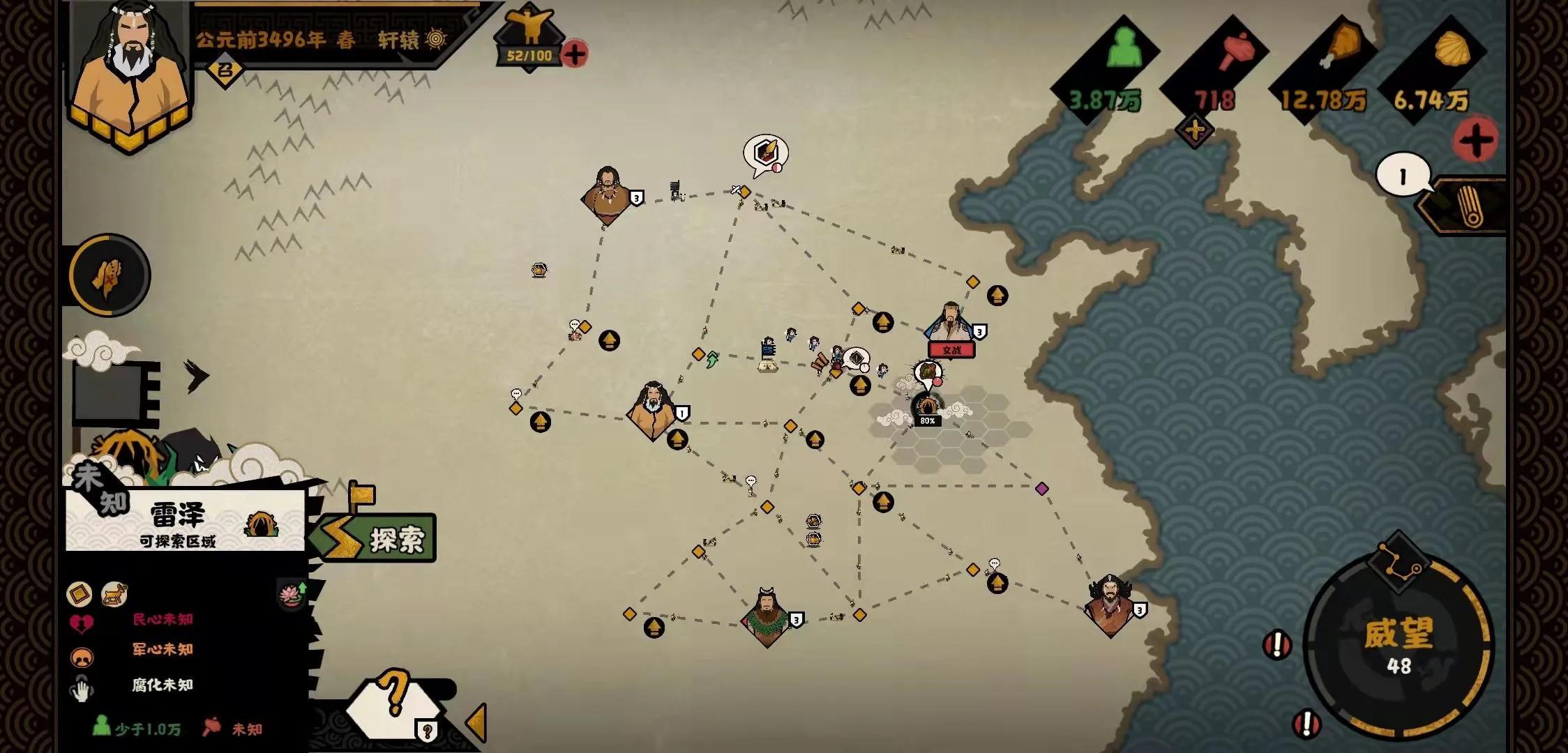This screenshot has width=1568, height=753.
Task: Open the question mark help panel
Action: point(395,701)
